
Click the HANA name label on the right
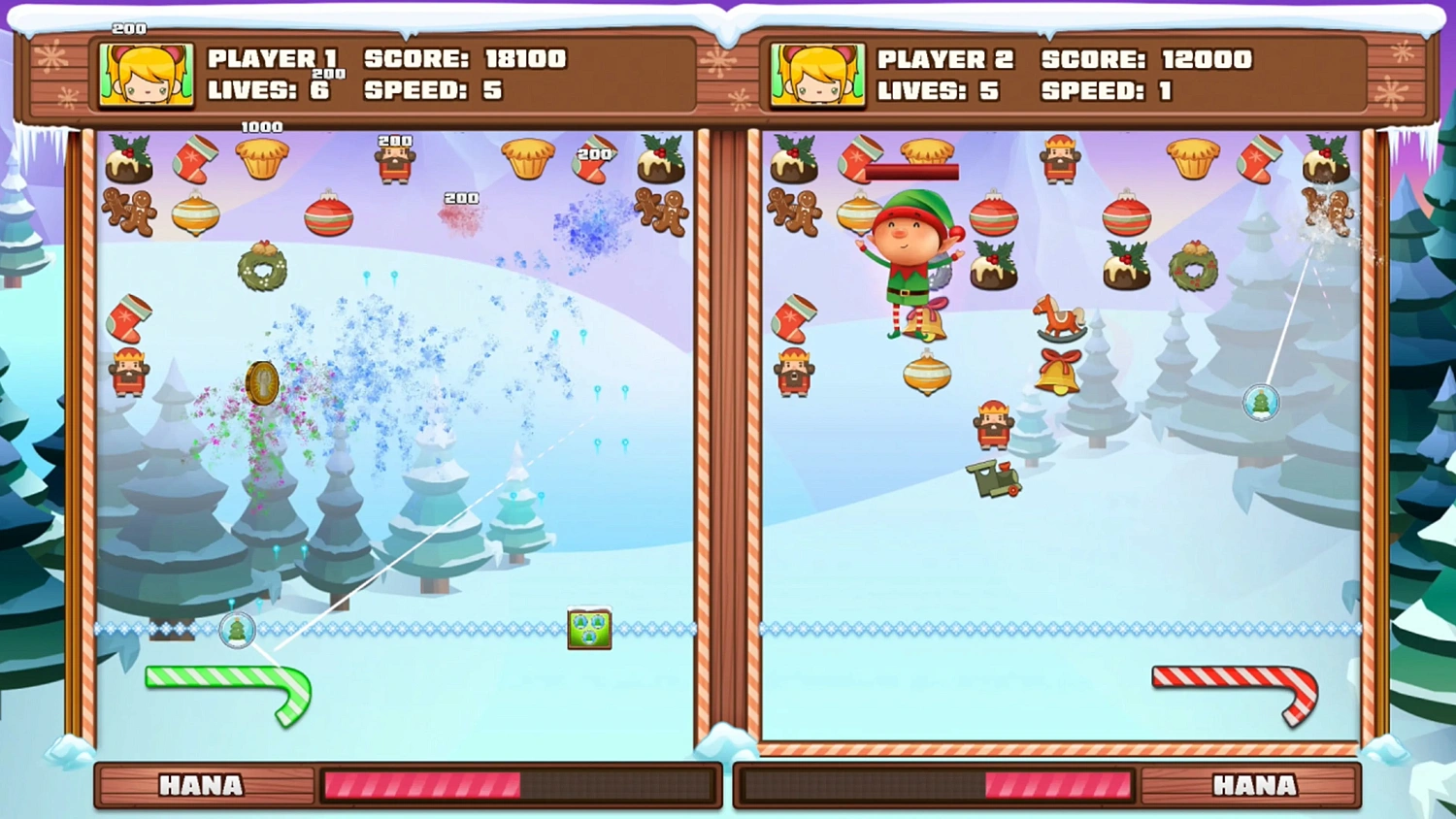click(x=1254, y=786)
